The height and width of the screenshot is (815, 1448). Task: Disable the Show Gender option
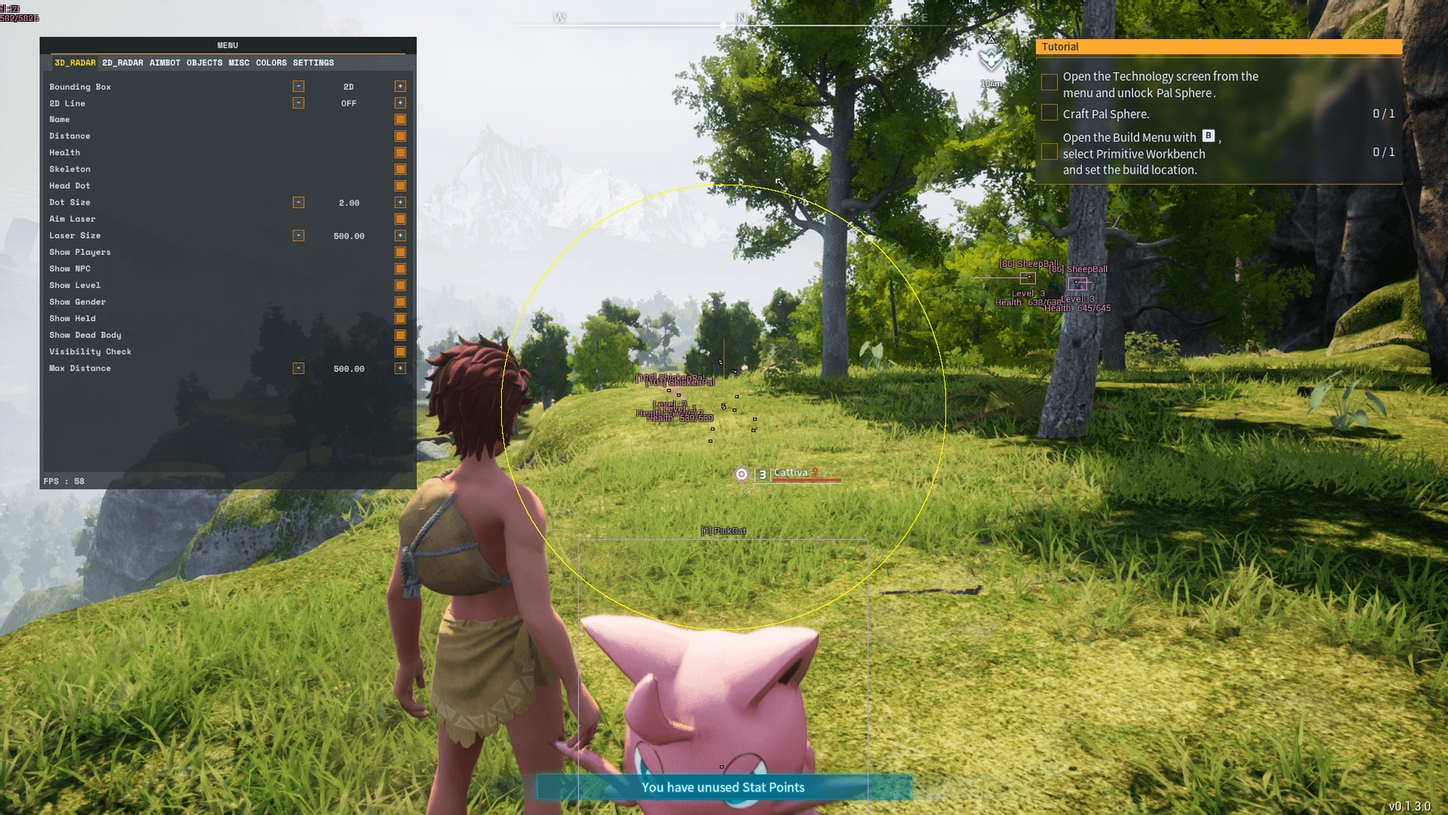click(x=400, y=301)
